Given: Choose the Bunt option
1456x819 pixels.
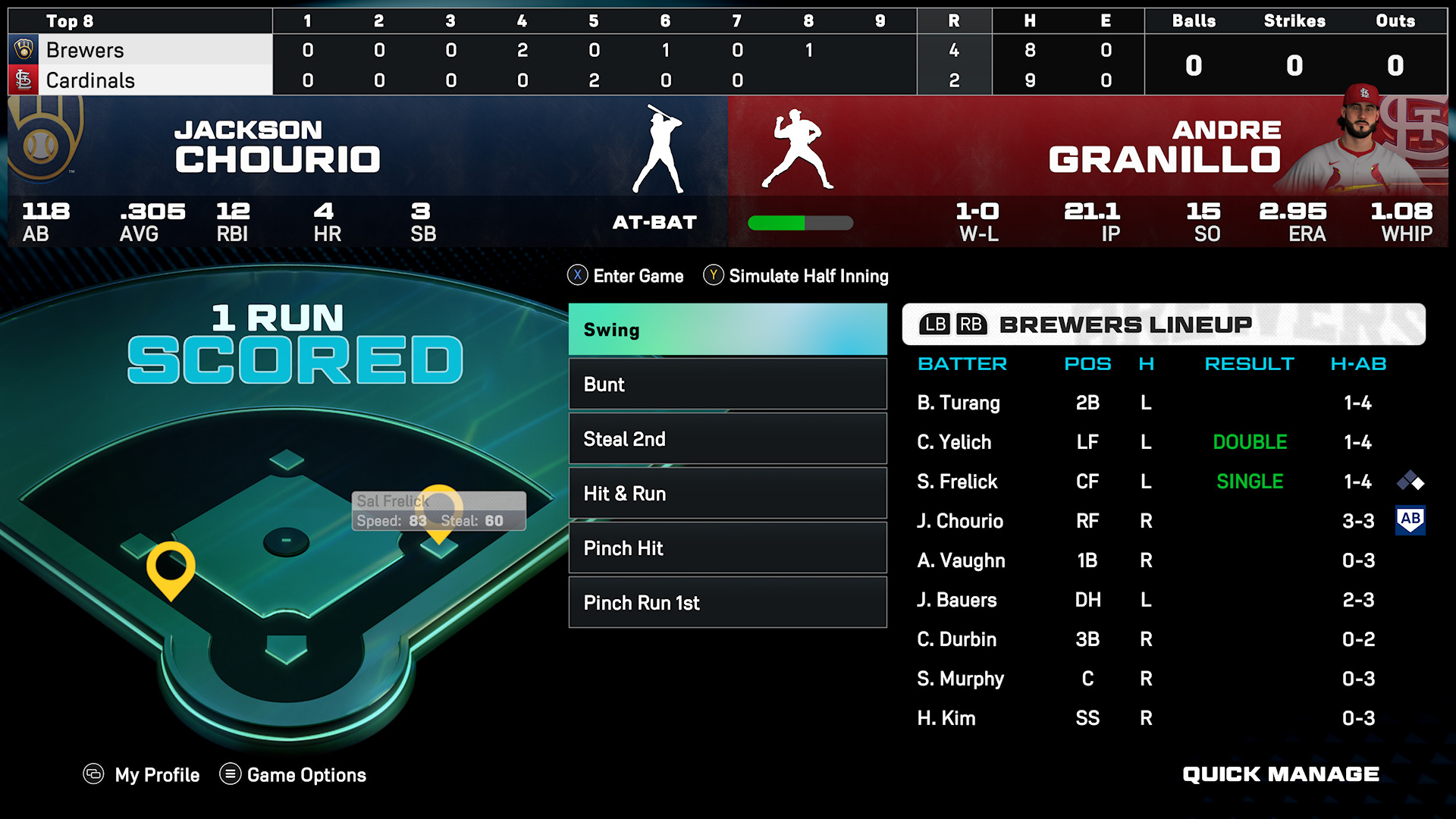Looking at the screenshot, I should [727, 384].
